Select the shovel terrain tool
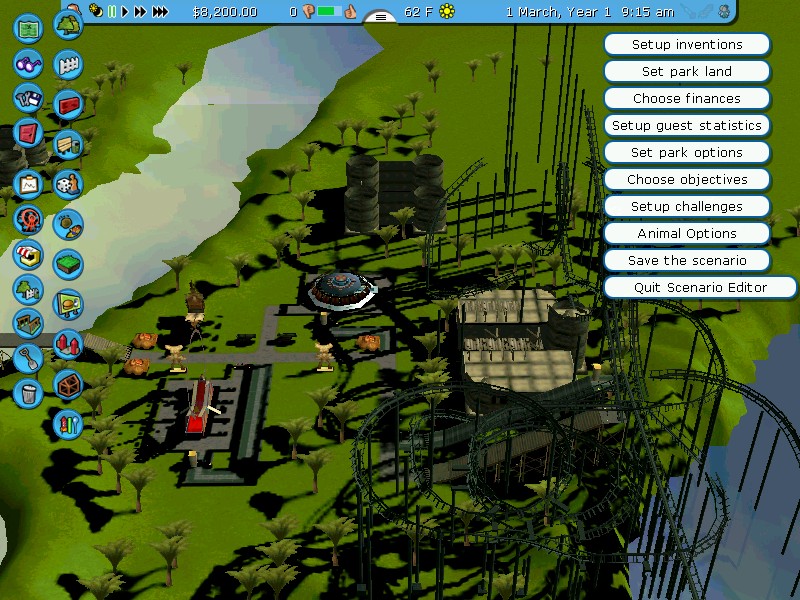Viewport: 800px width, 600px height. coord(28,357)
